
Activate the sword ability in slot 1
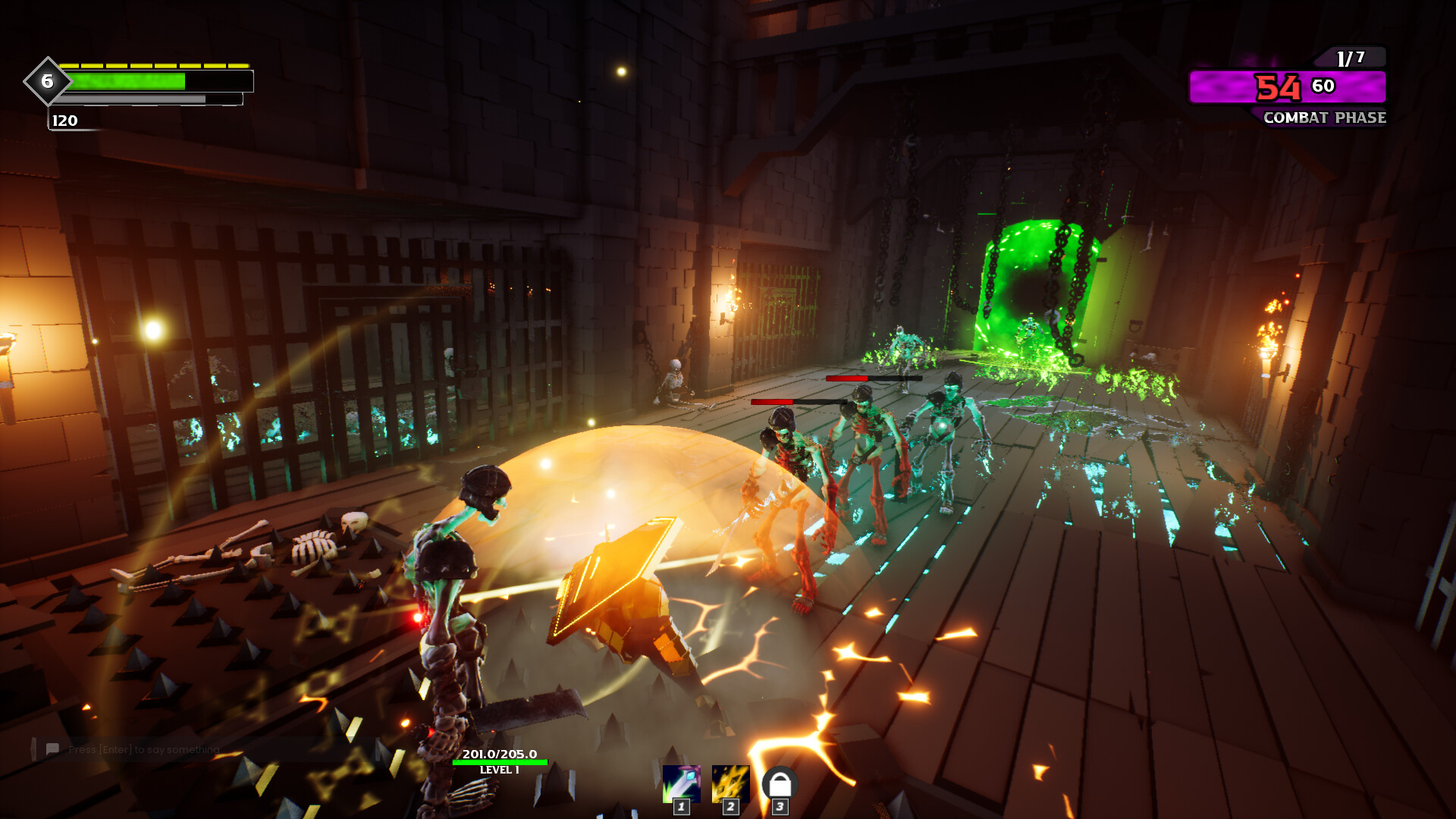pos(680,783)
